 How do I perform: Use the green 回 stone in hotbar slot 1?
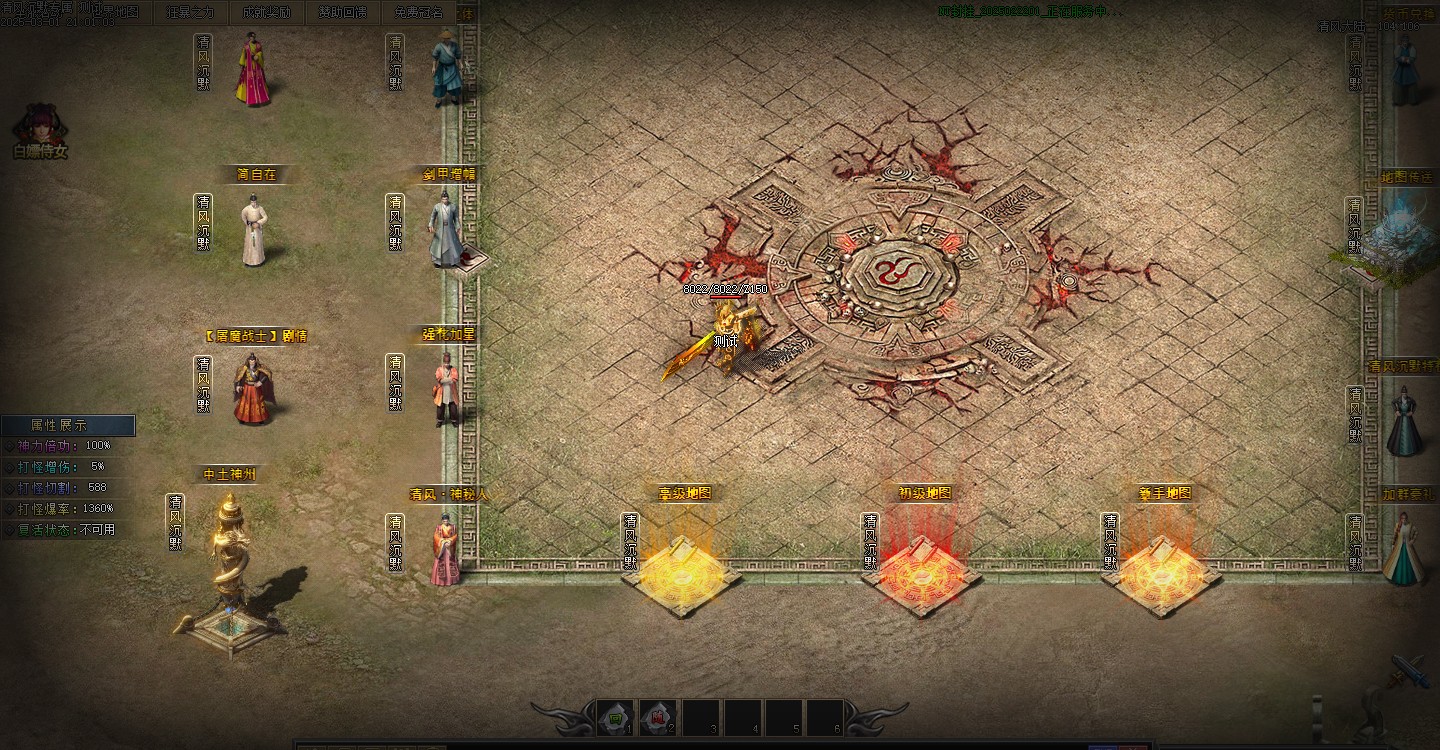tap(615, 717)
